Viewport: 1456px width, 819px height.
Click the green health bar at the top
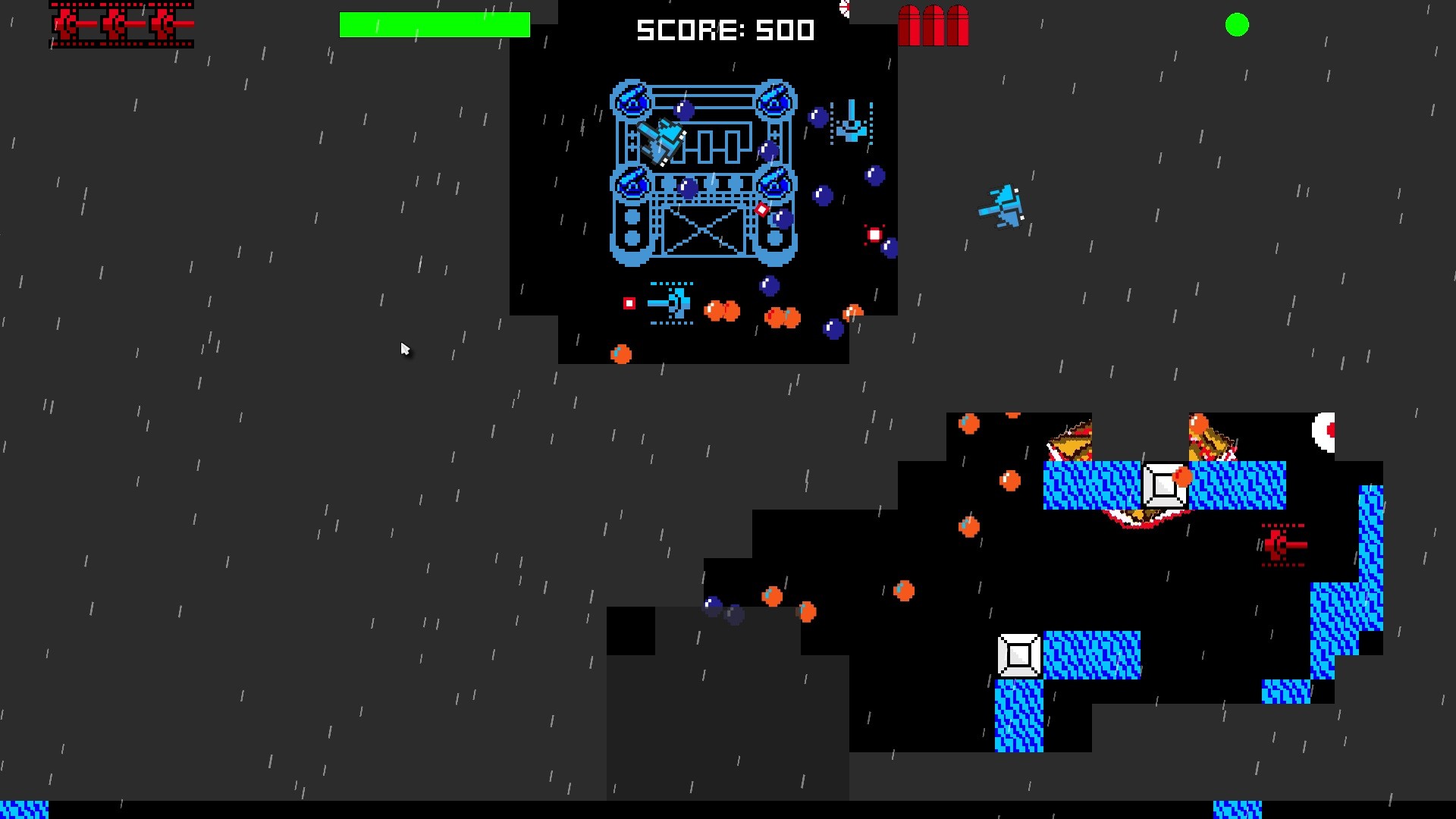point(435,24)
